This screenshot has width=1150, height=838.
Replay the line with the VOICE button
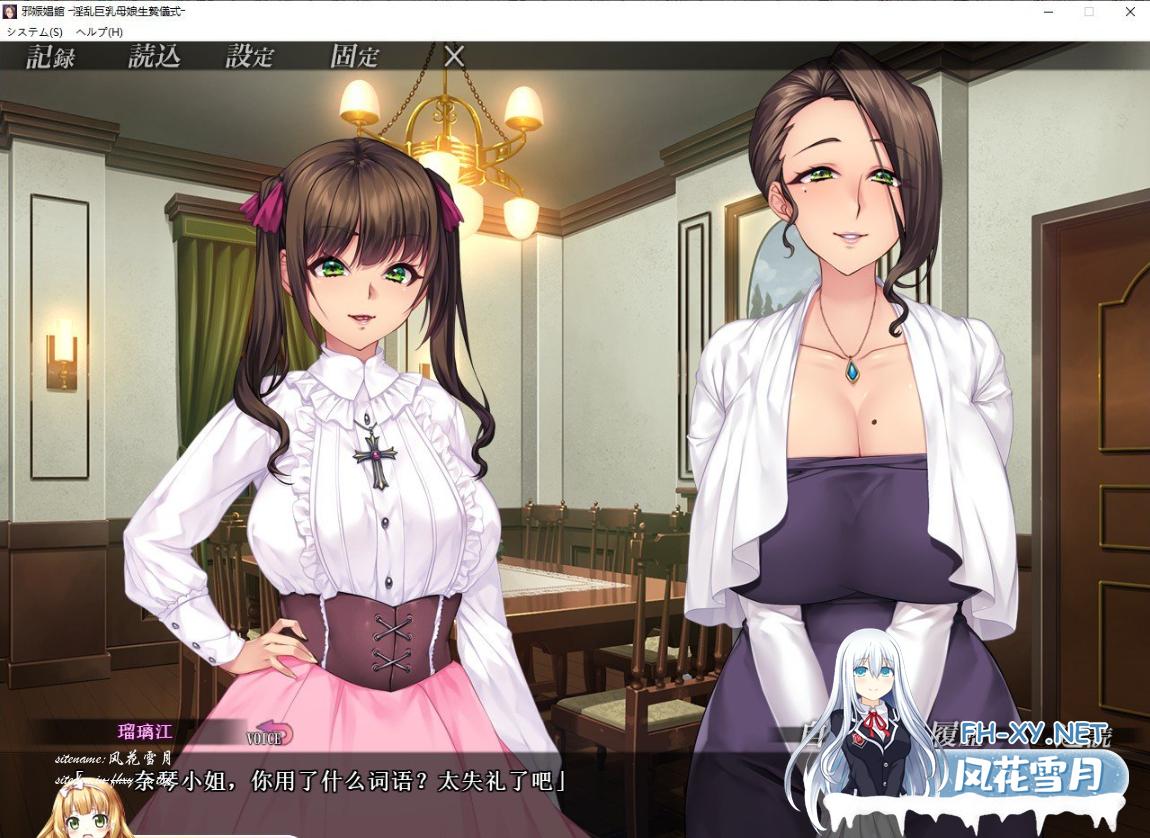tap(270, 735)
